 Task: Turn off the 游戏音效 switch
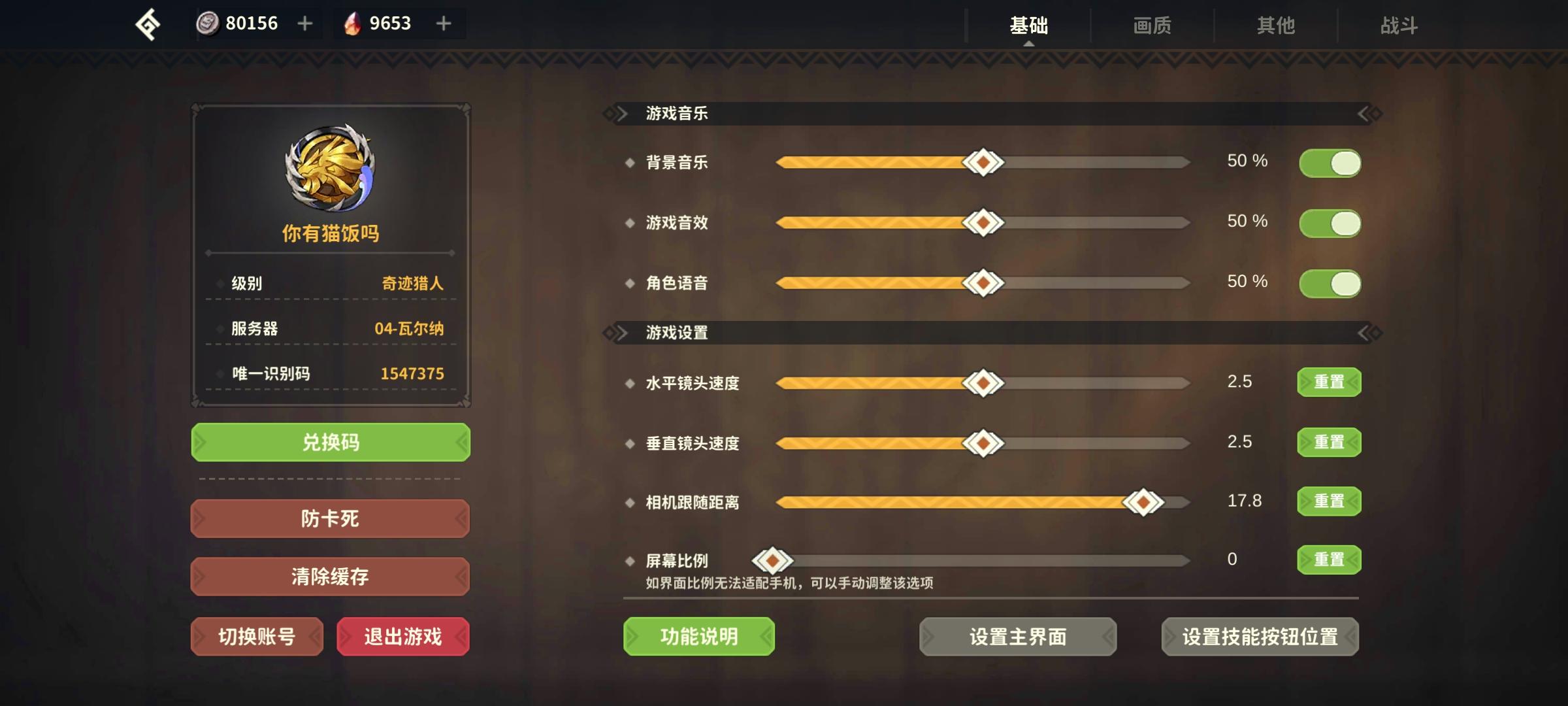[x=1330, y=222]
